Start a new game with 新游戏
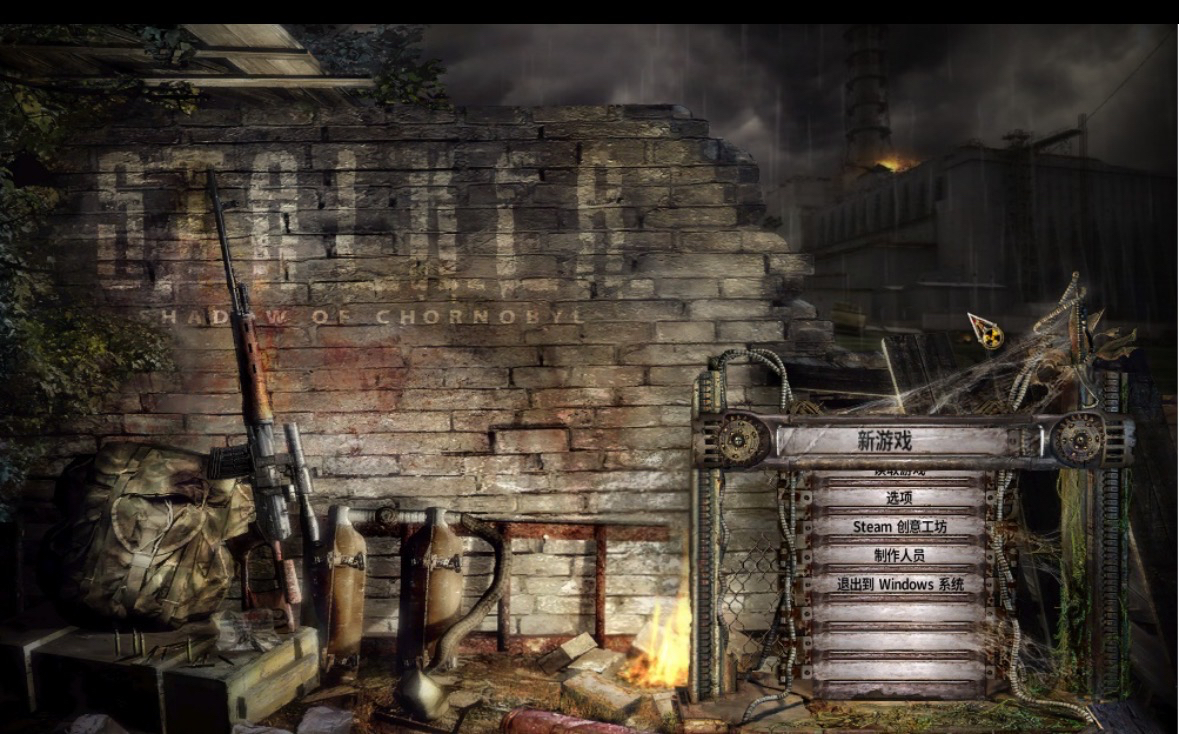The image size is (1179, 734). point(885,440)
